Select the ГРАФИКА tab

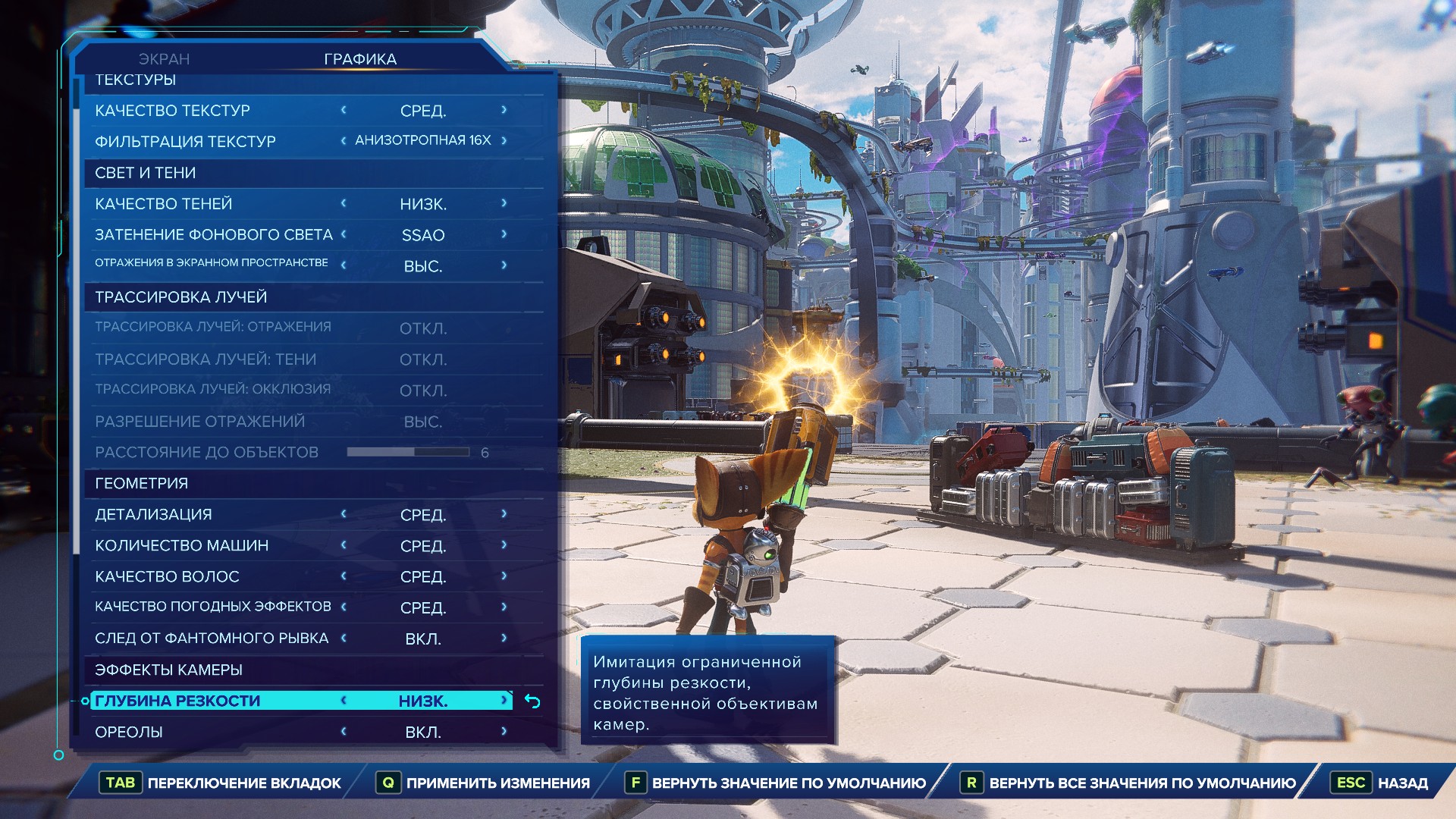[360, 59]
